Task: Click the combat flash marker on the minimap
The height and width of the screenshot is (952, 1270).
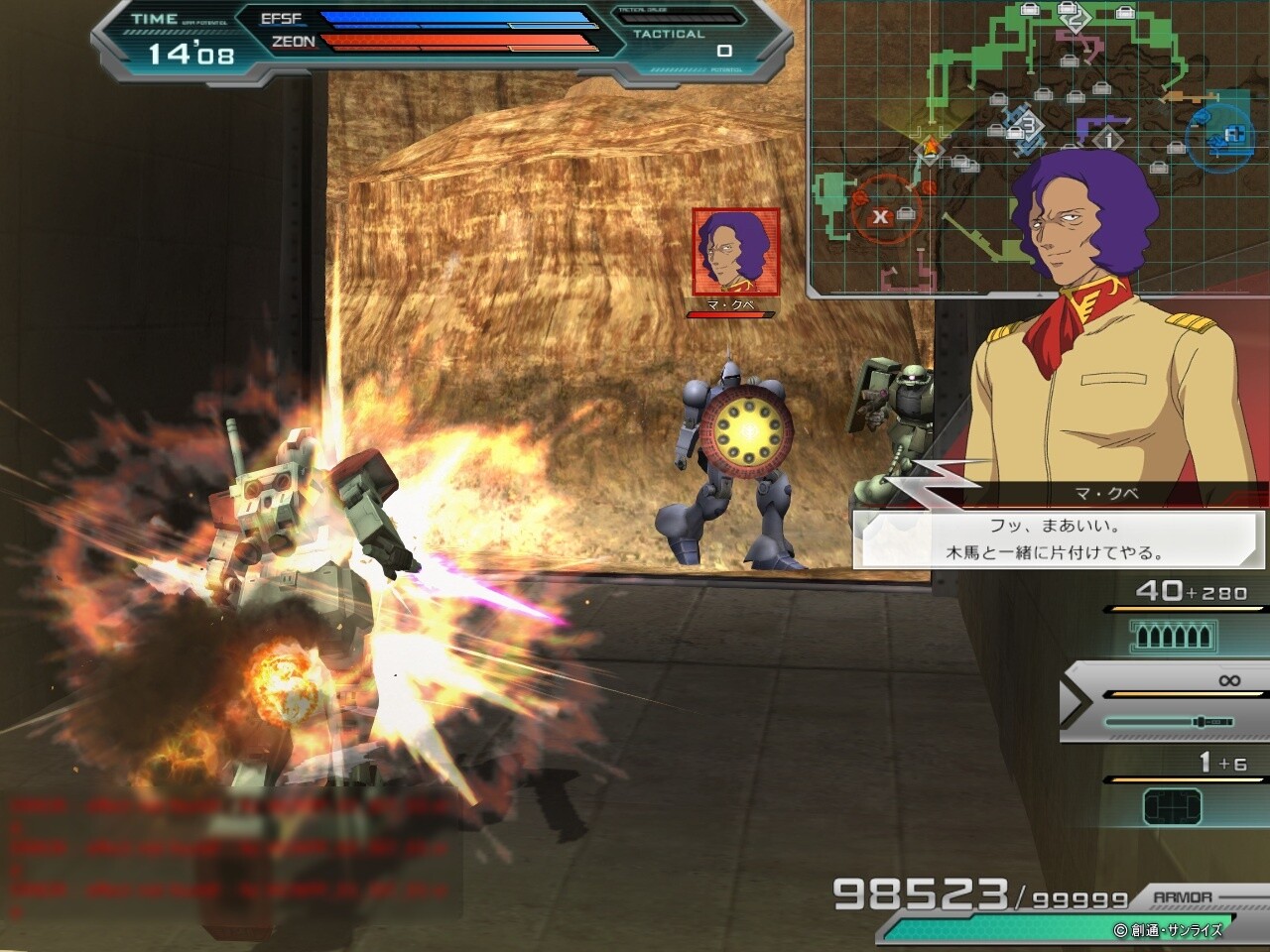Action: (931, 149)
